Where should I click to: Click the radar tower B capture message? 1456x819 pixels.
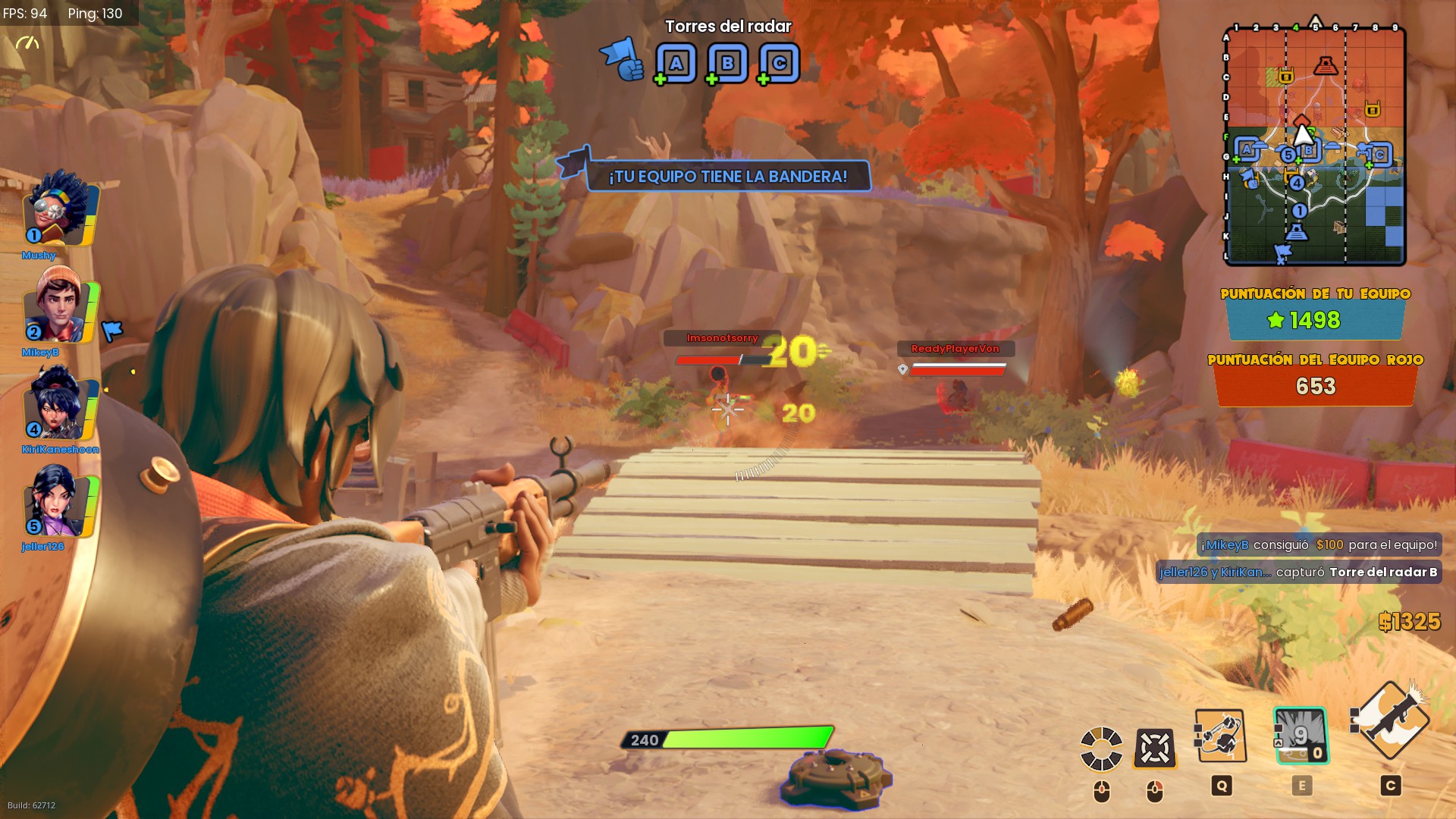[1298, 573]
